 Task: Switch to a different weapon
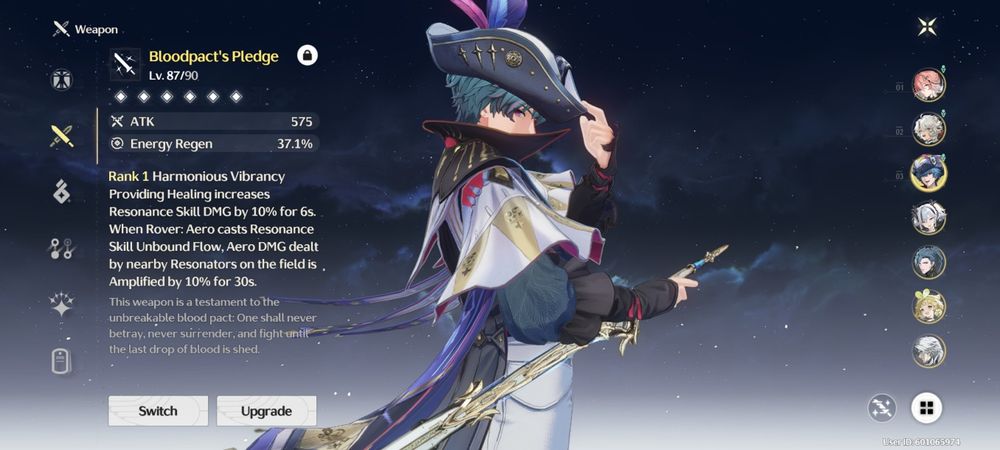(158, 411)
